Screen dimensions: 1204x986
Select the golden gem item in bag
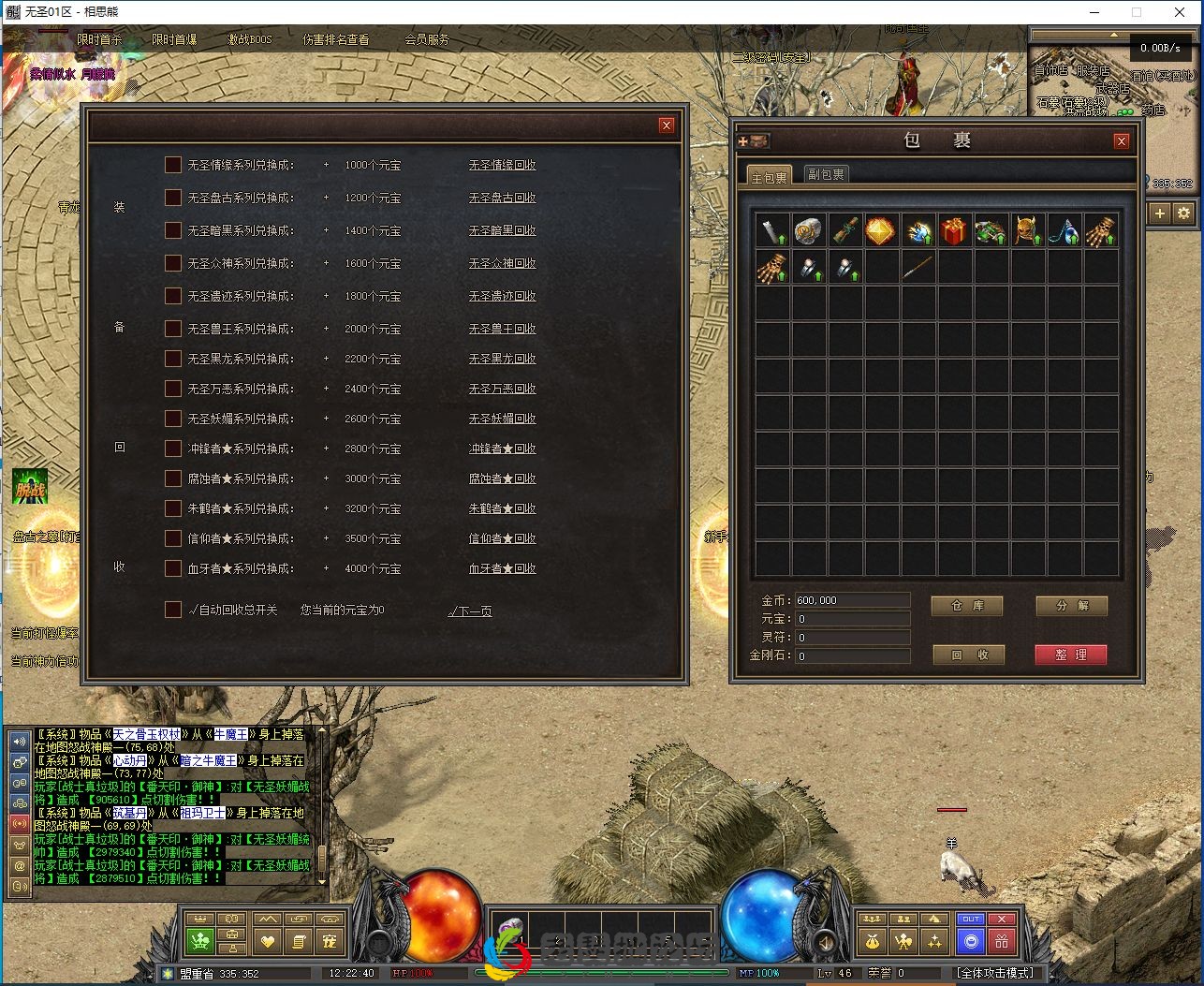pyautogui.click(x=881, y=231)
